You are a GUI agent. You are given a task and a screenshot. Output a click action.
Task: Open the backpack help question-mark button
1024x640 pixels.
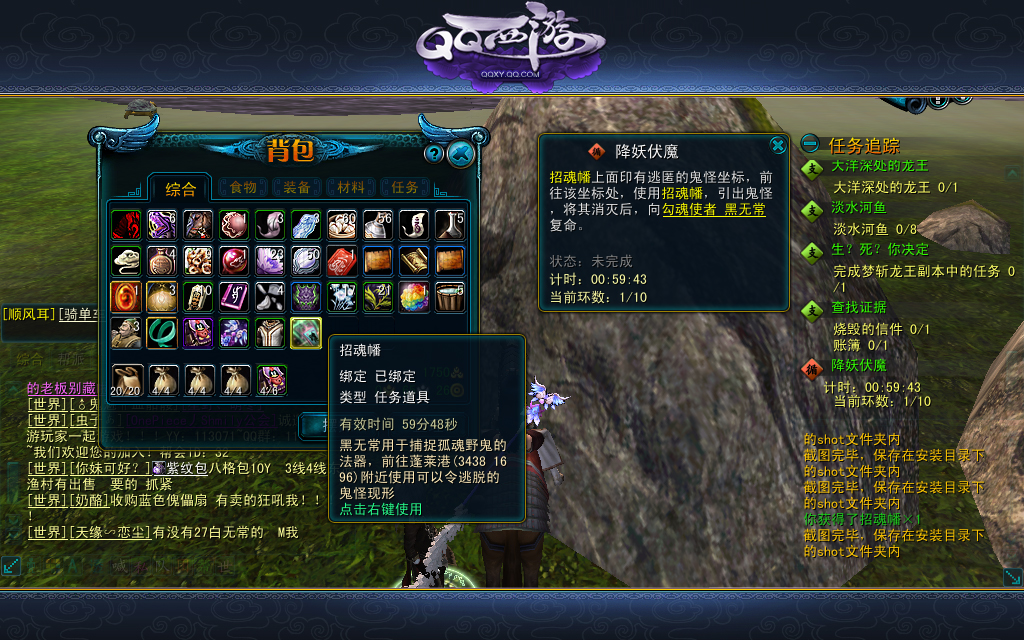434,154
